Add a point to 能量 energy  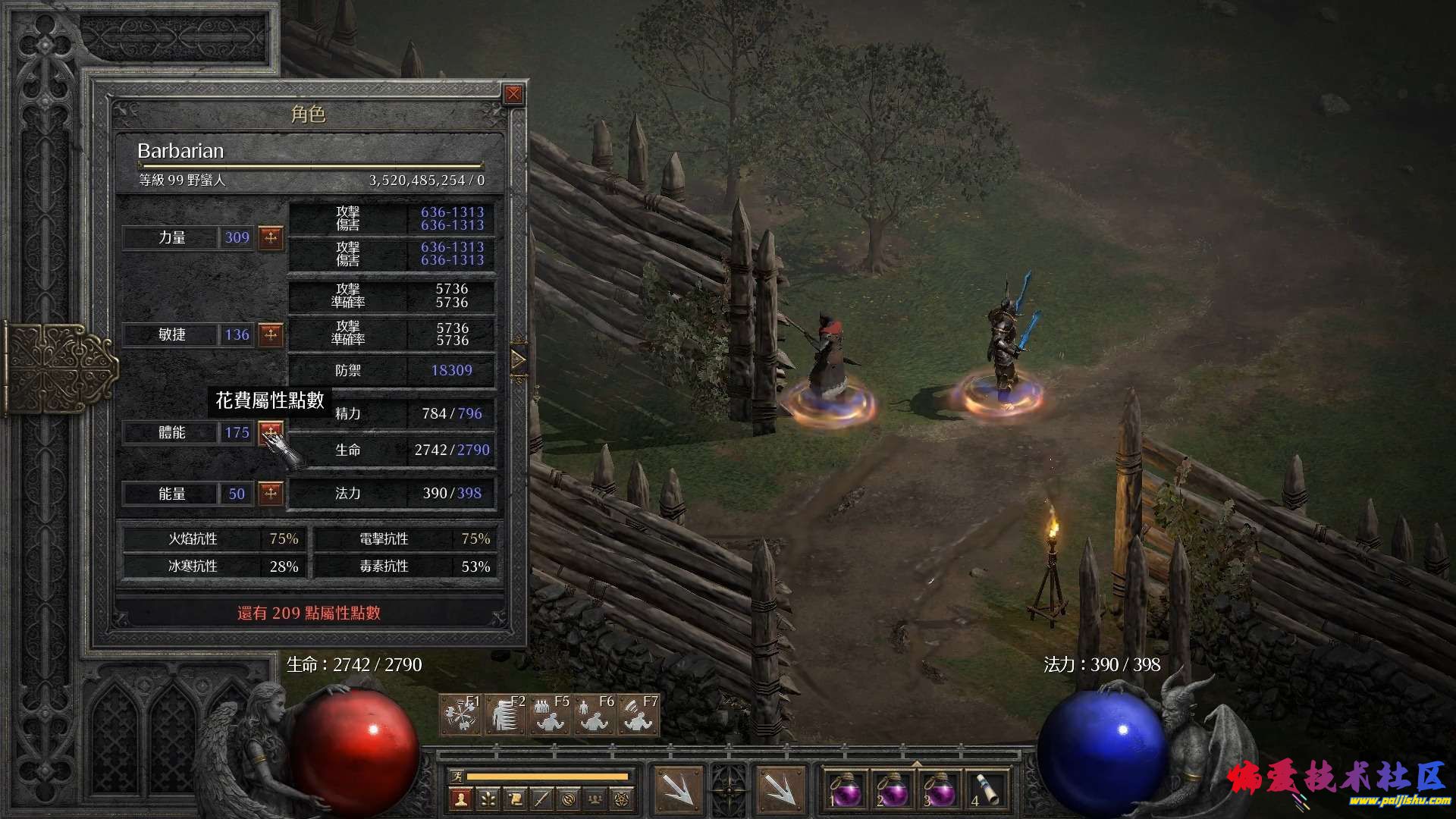click(x=271, y=494)
